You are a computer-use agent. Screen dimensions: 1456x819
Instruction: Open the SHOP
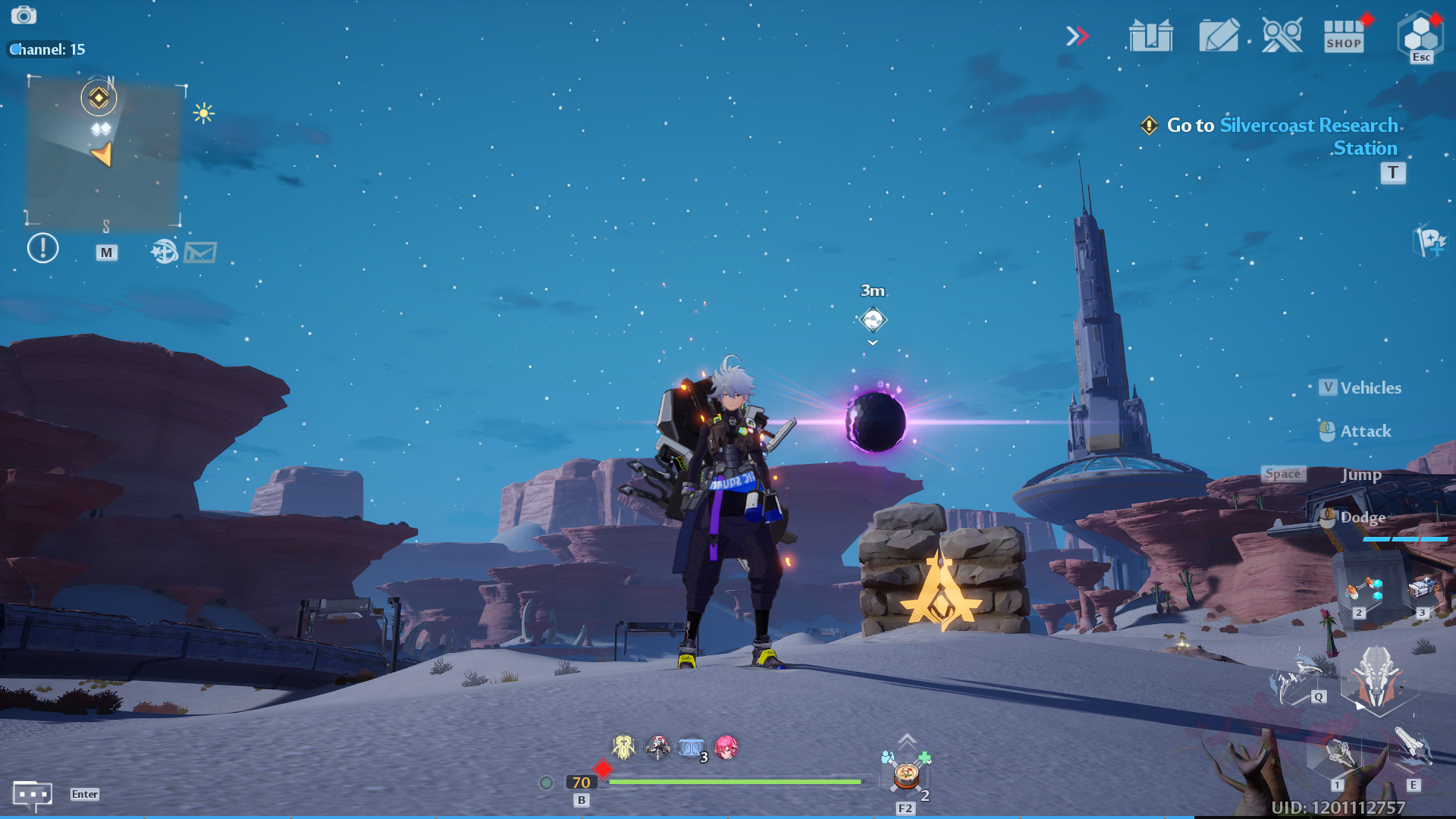(1344, 36)
